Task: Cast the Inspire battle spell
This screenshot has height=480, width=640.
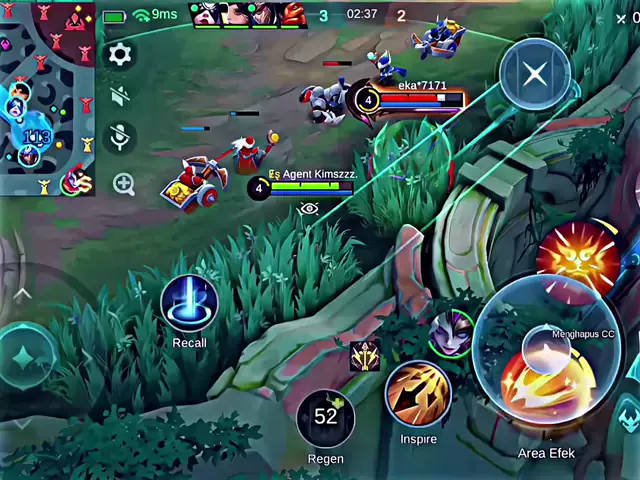Action: pyautogui.click(x=417, y=394)
